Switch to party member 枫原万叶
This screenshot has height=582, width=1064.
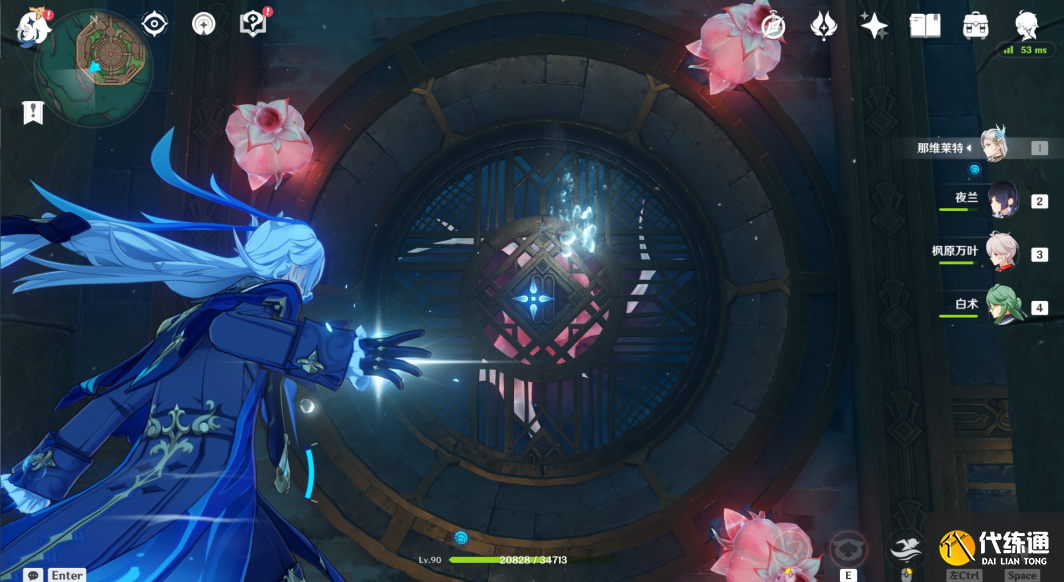[1002, 254]
